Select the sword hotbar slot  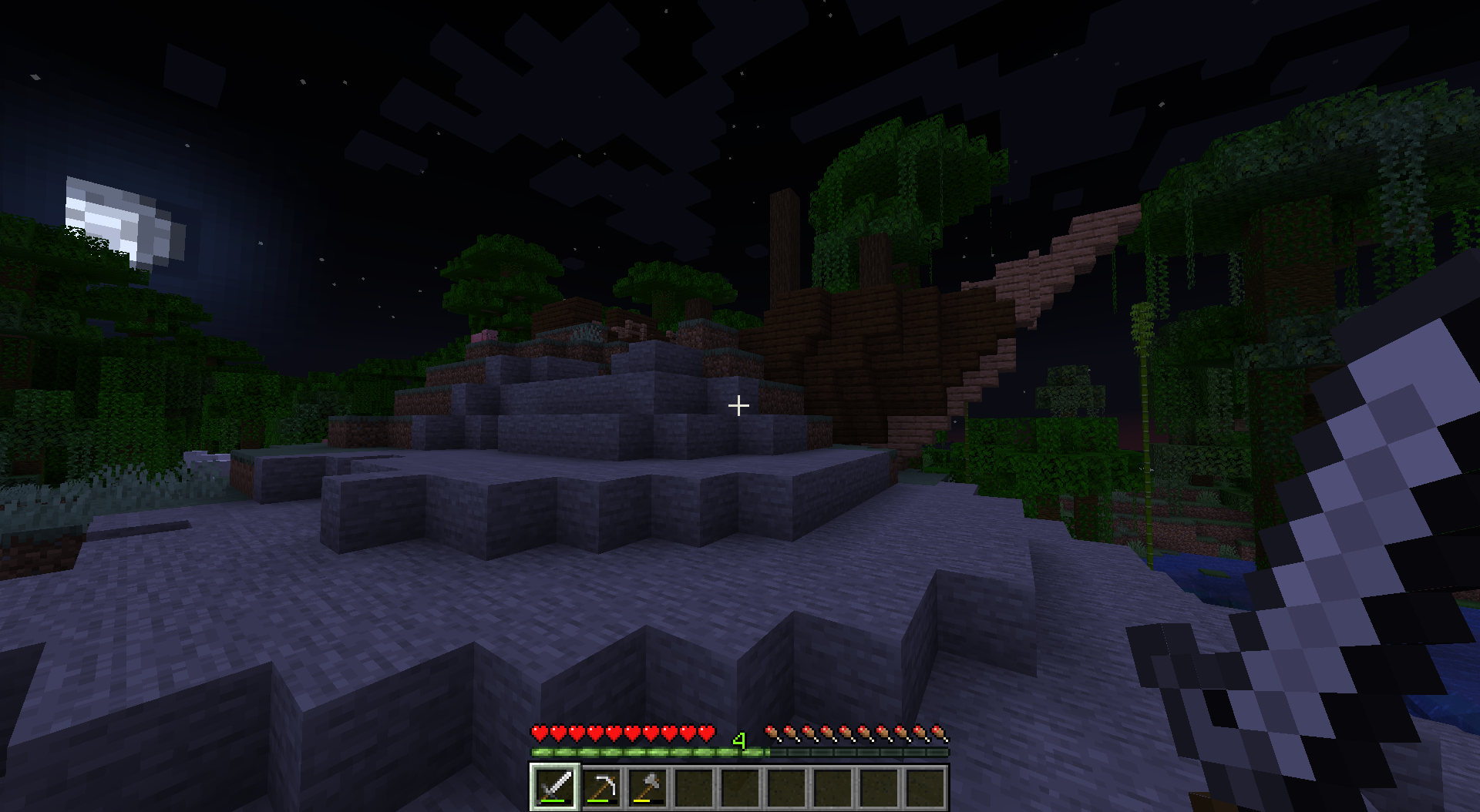pos(555,787)
